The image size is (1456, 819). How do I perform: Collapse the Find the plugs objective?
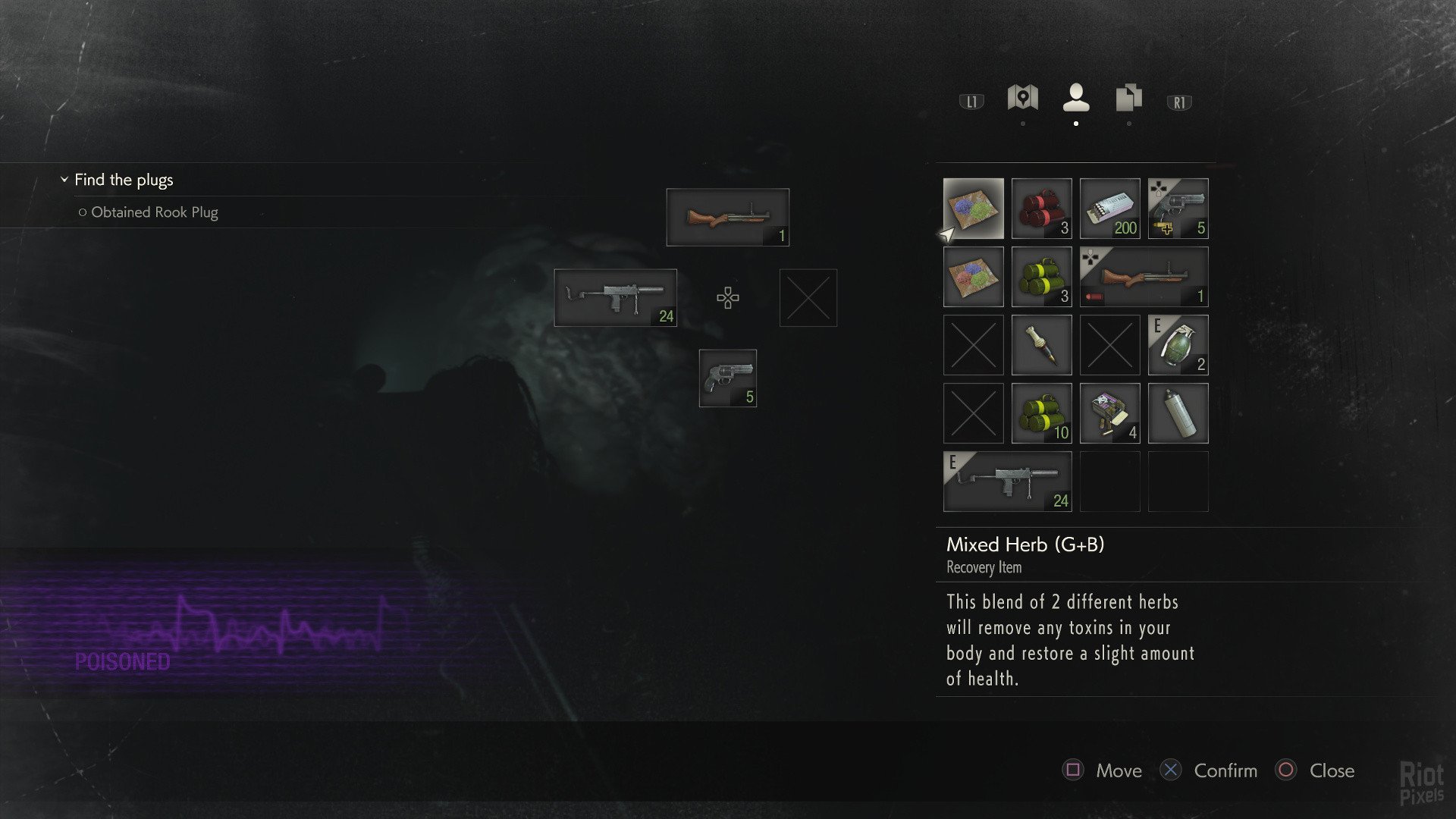click(64, 180)
